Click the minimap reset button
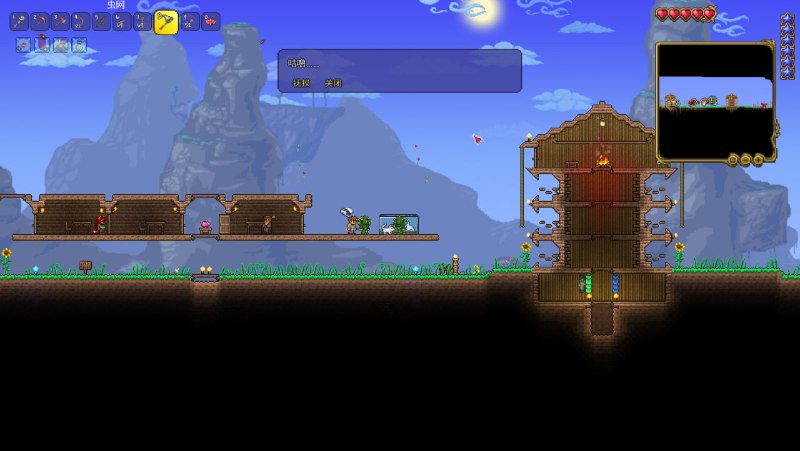800x451 pixels. click(x=733, y=160)
